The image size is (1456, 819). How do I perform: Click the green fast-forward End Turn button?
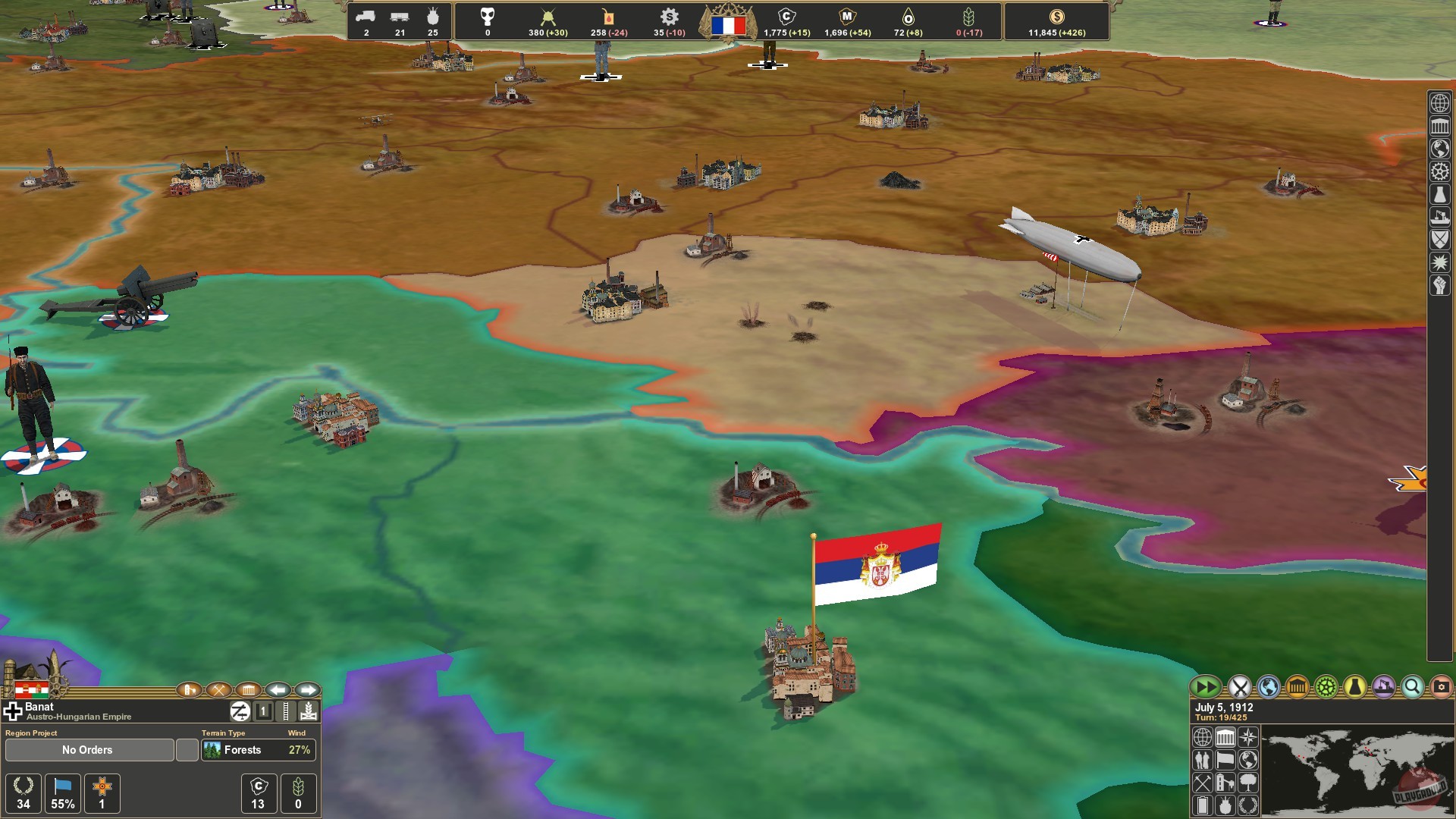[1205, 687]
